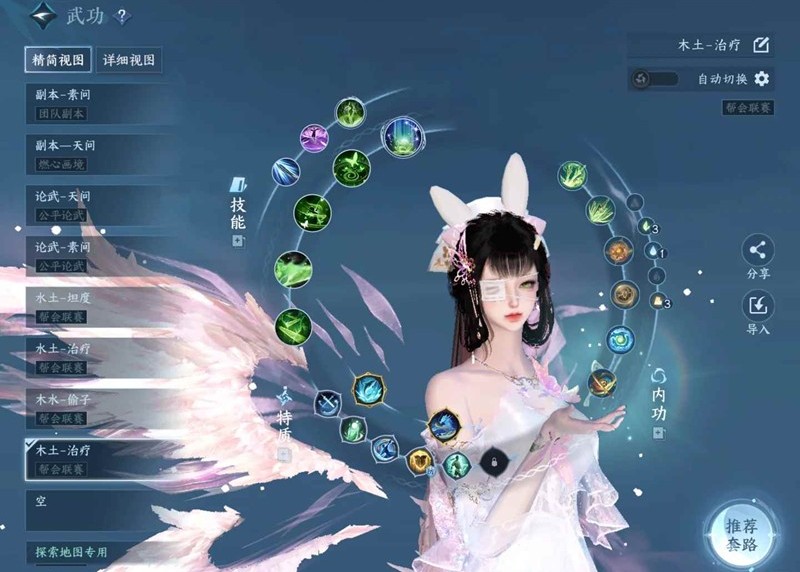This screenshot has height=572, width=800.
Task: Share the current build via 分享
Action: click(x=758, y=256)
